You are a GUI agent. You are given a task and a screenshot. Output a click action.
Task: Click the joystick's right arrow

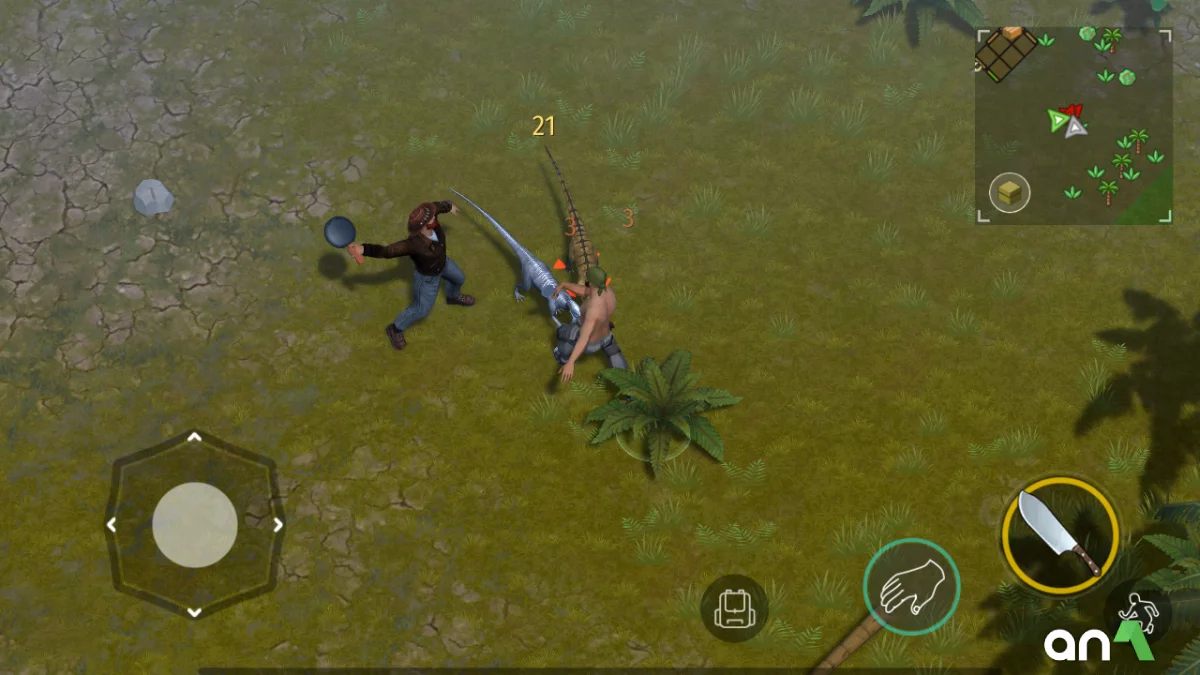pos(278,524)
